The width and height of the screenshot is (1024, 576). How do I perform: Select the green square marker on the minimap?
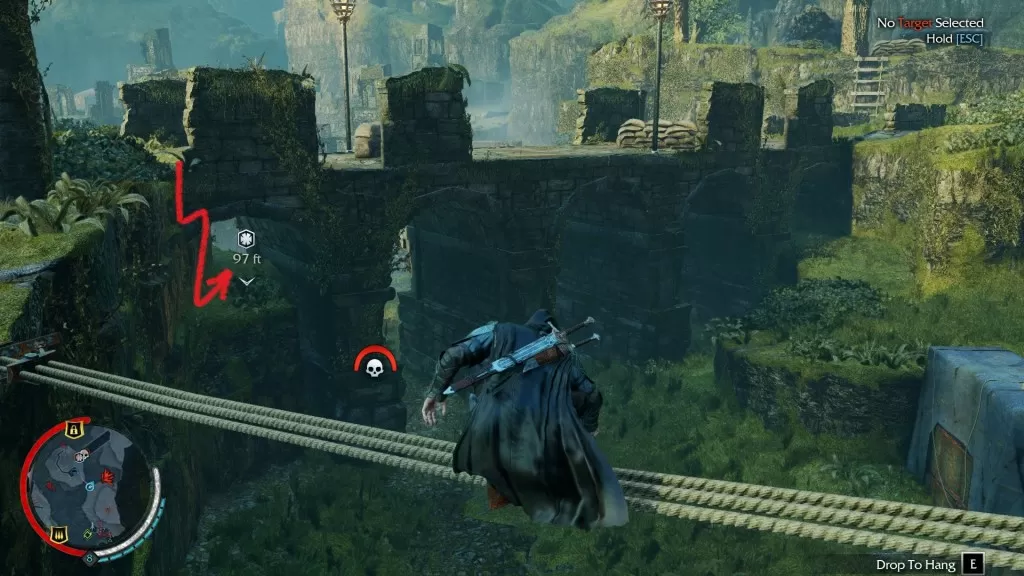click(x=87, y=534)
